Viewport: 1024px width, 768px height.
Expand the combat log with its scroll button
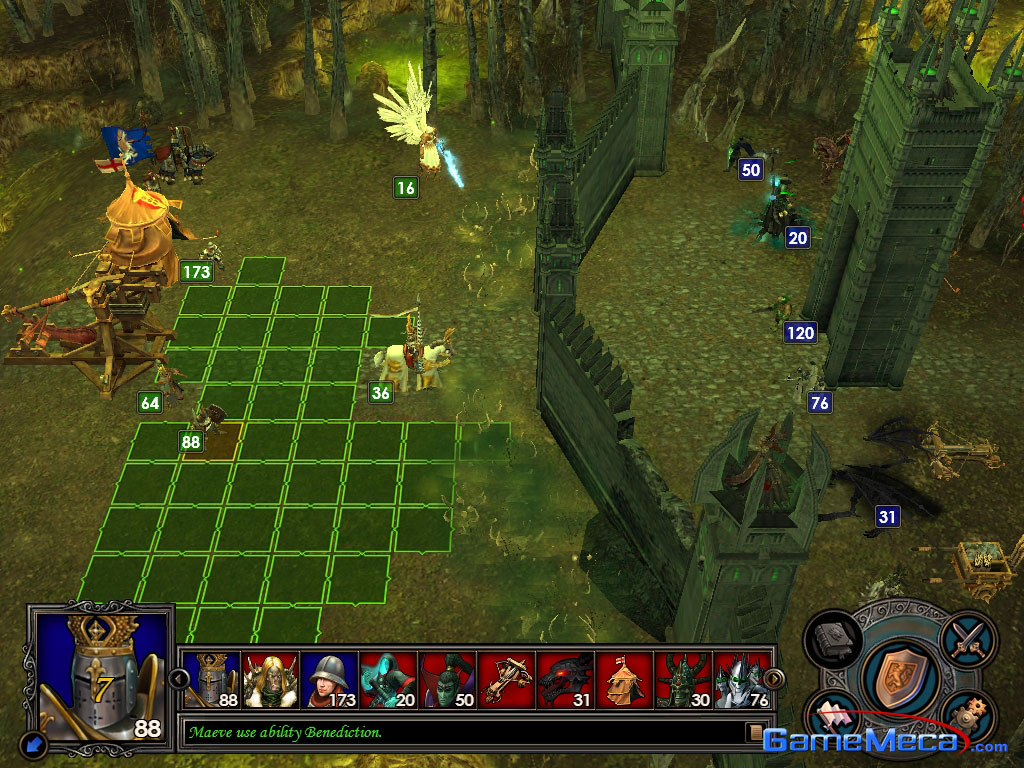pos(756,733)
